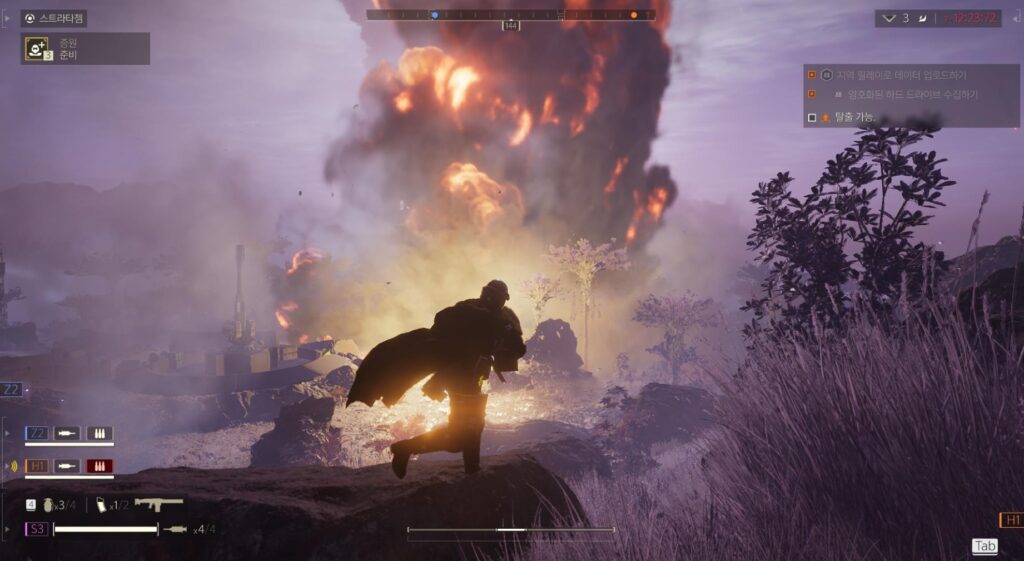
Task: Select teammate H1's name tag in squad list
Action: coord(36,465)
